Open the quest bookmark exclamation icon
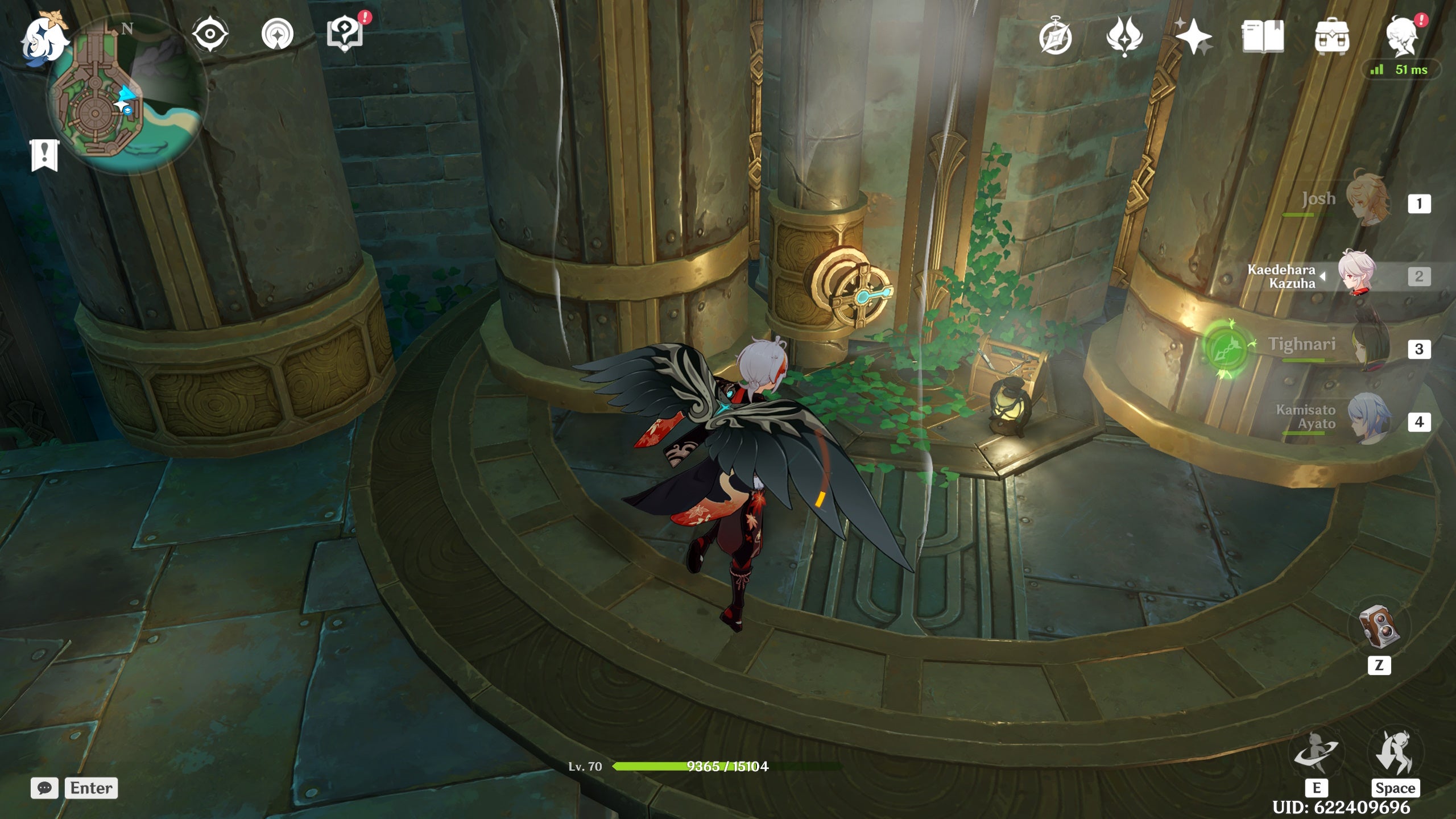 [x=44, y=155]
